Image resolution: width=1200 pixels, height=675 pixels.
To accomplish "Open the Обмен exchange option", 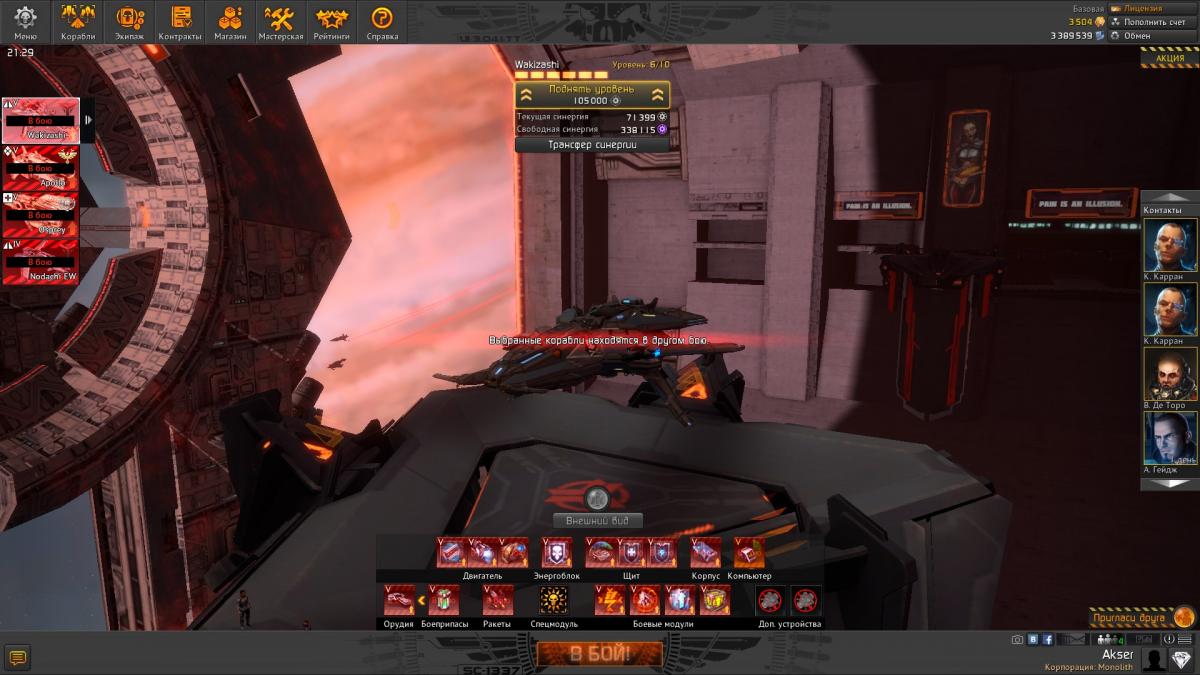I will tap(1136, 35).
